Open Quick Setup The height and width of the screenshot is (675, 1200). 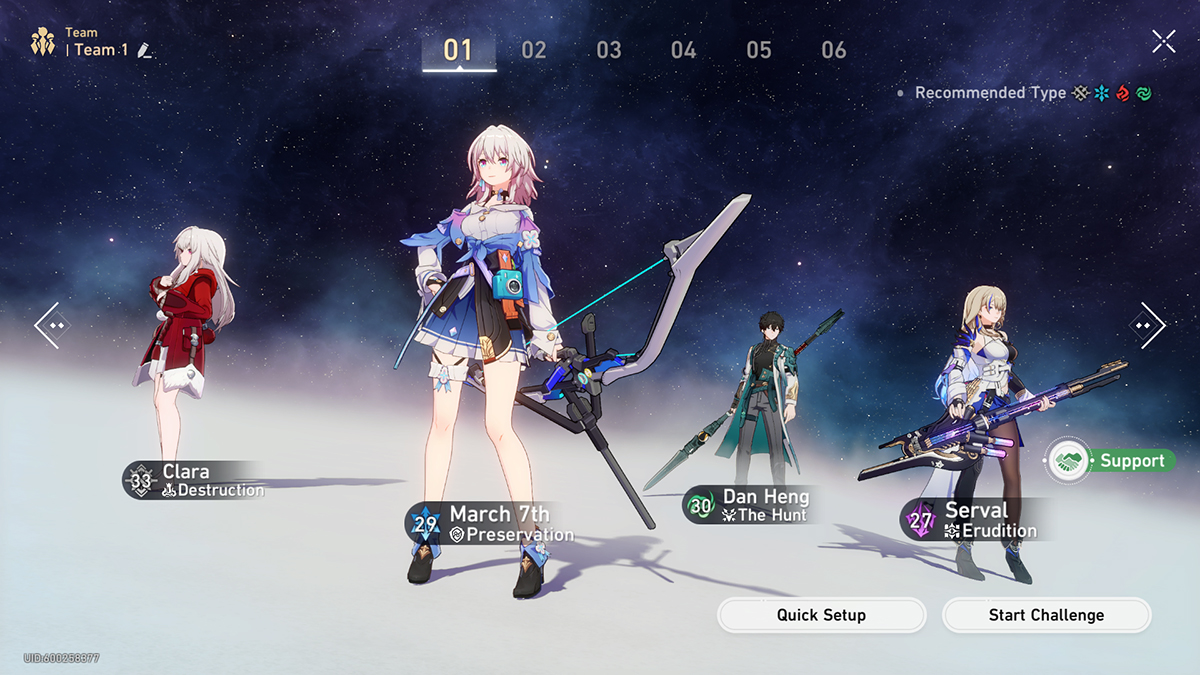click(821, 615)
